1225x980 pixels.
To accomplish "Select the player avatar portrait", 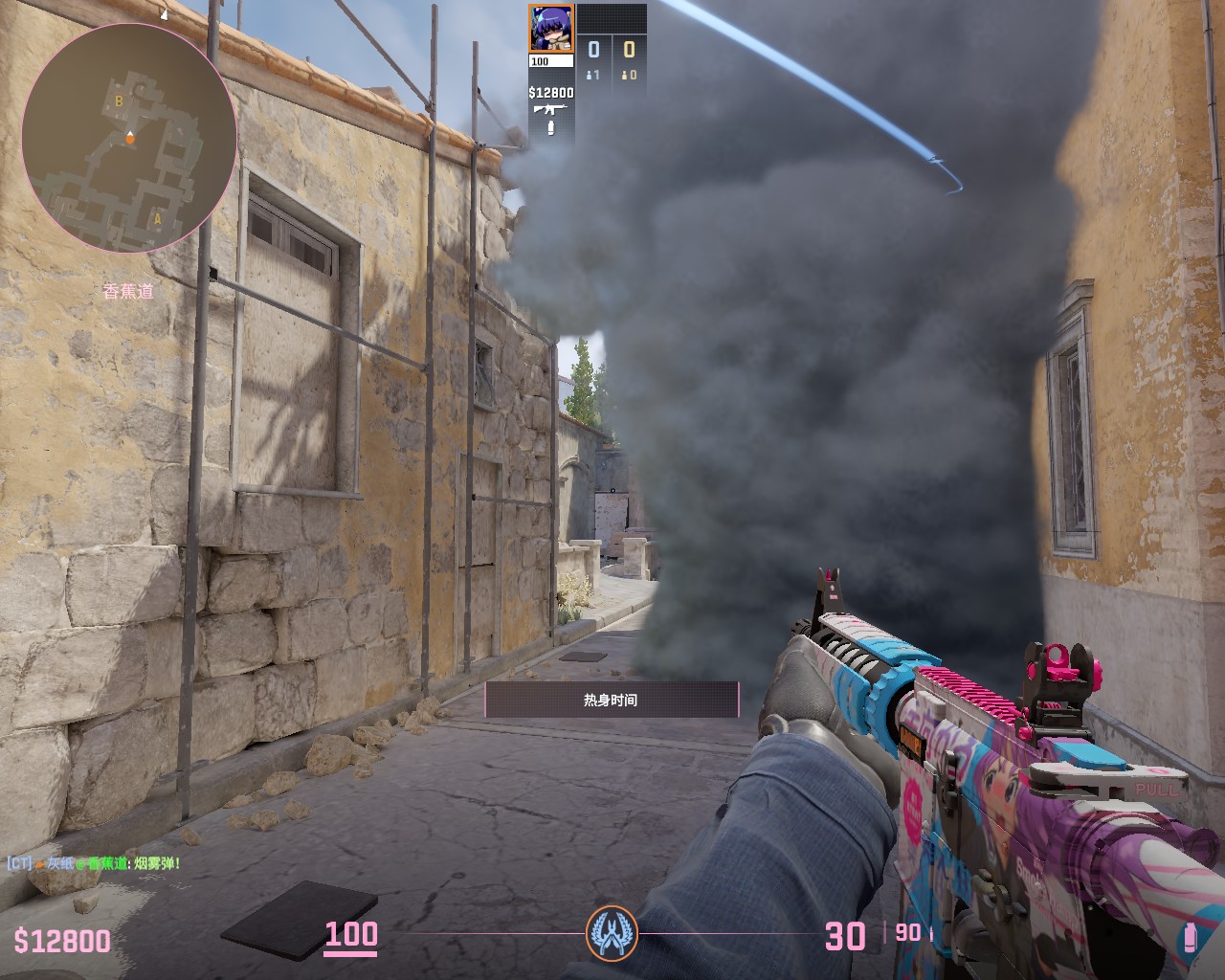I will click(x=550, y=28).
